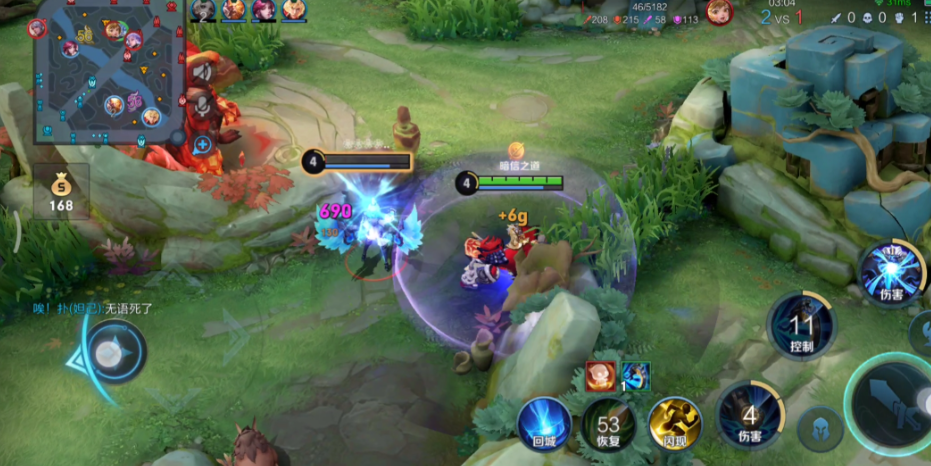Toggle the speaker mute icon
The width and height of the screenshot is (931, 466).
click(x=203, y=72)
